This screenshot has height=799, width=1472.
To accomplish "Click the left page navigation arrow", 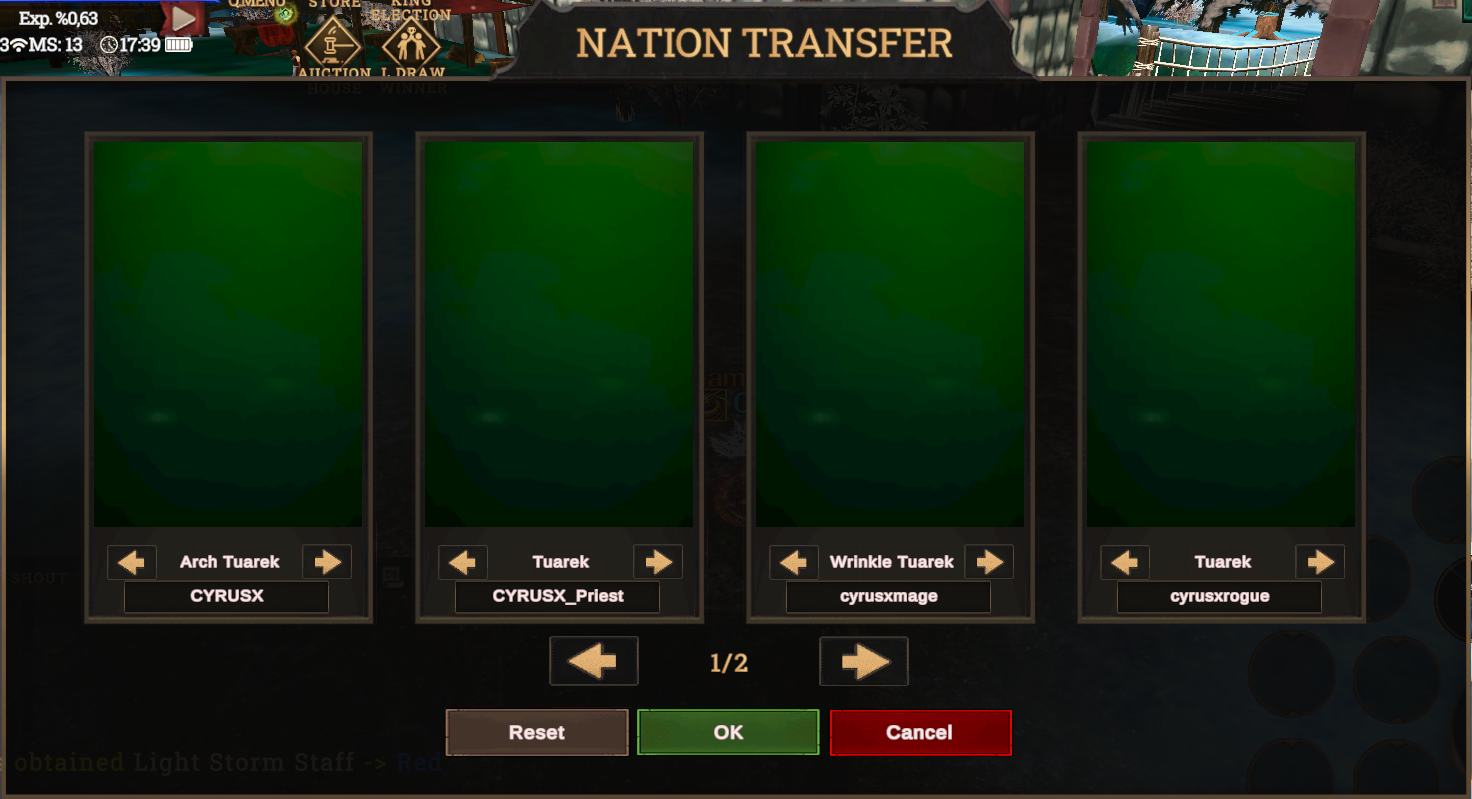I will click(593, 661).
